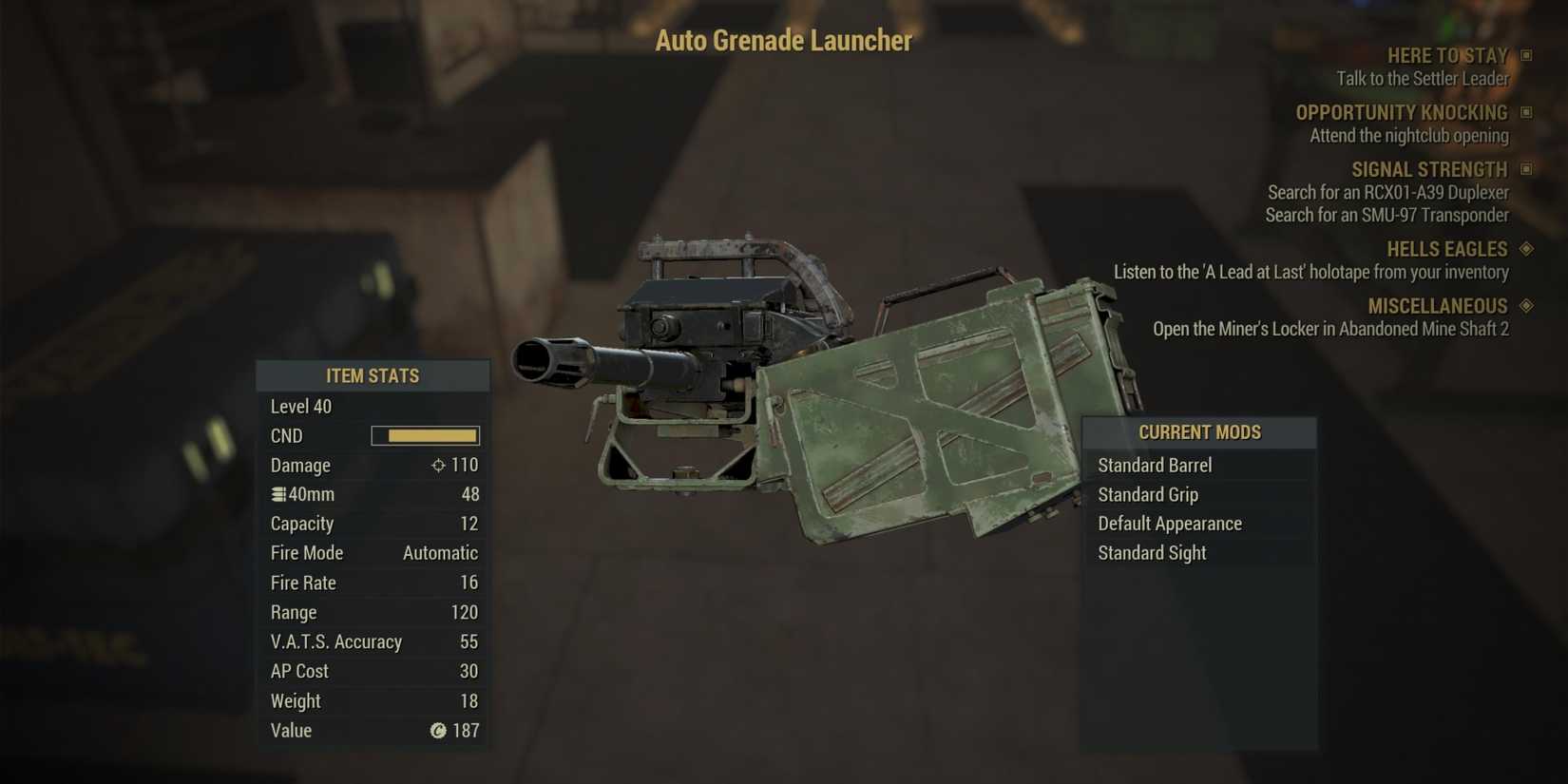Click the square marker beside OPPORTUNITY KNOCKING
1568x784 pixels.
point(1528,112)
